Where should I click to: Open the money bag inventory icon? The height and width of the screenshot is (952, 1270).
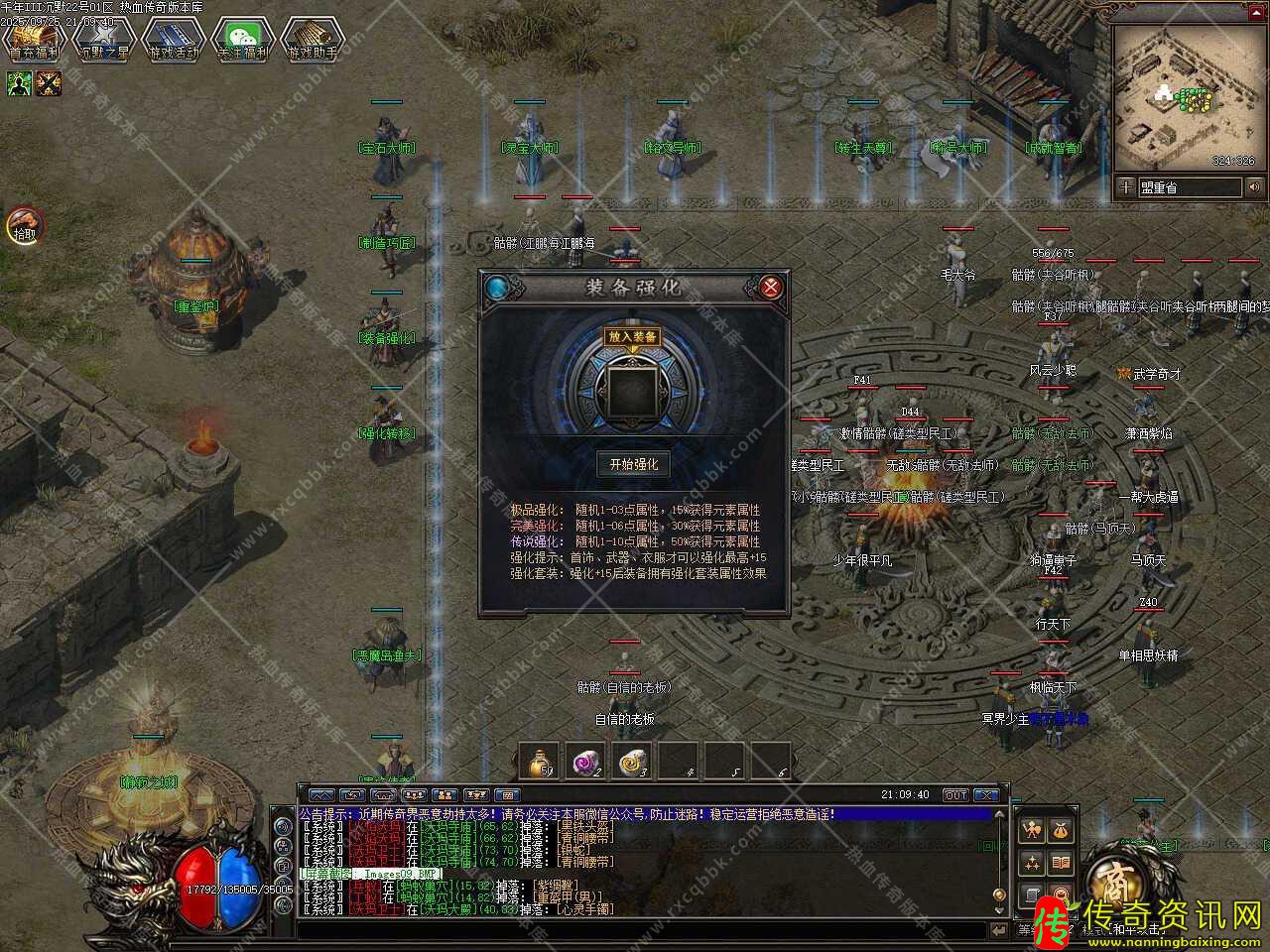coord(1061,830)
